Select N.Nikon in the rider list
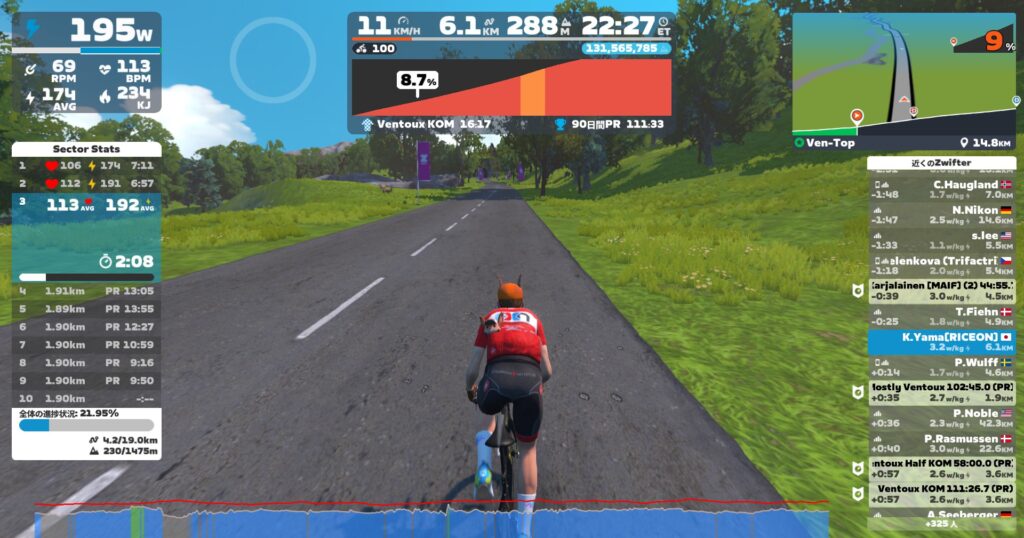 coord(942,214)
